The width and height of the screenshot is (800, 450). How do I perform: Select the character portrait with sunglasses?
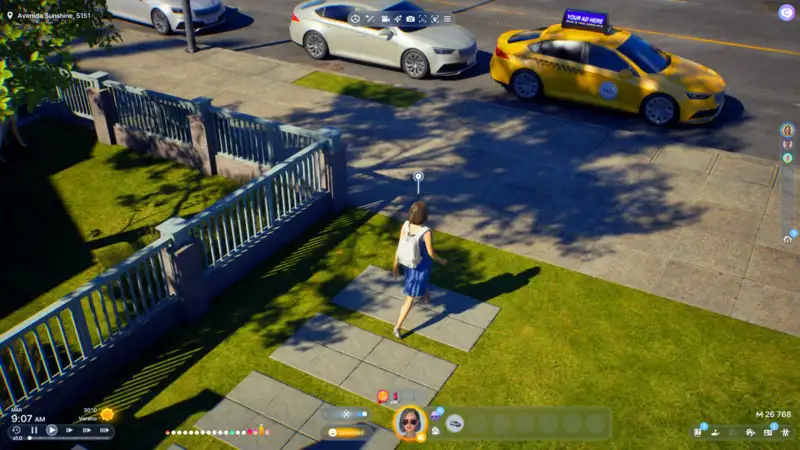point(409,423)
